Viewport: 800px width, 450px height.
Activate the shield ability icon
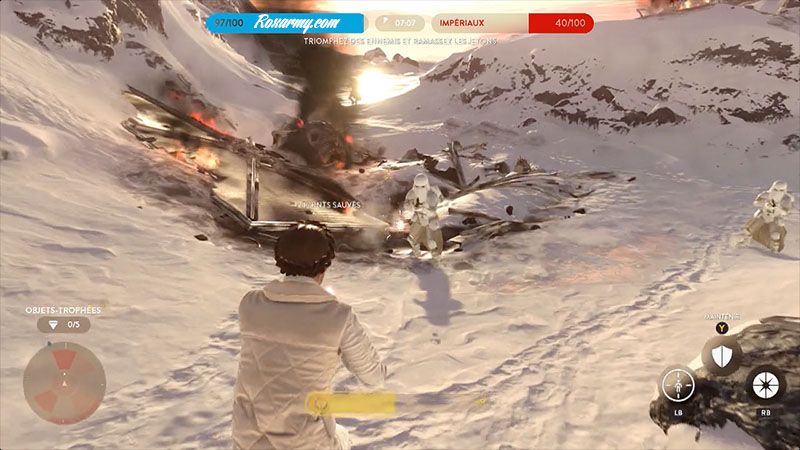(720, 354)
